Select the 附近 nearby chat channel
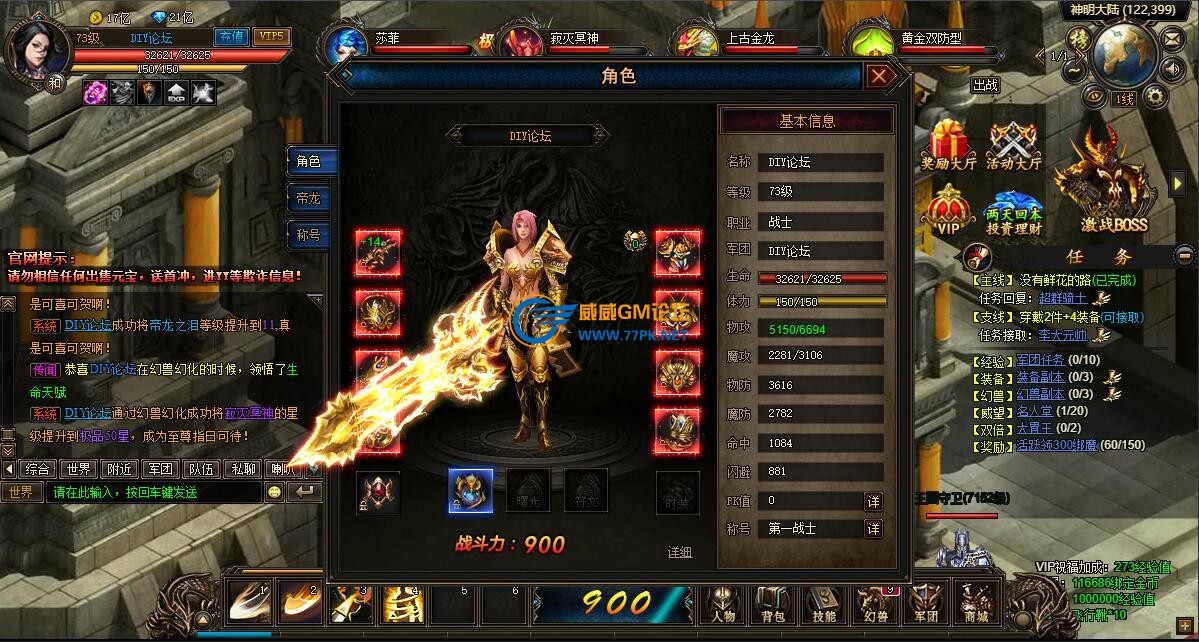 click(x=121, y=468)
